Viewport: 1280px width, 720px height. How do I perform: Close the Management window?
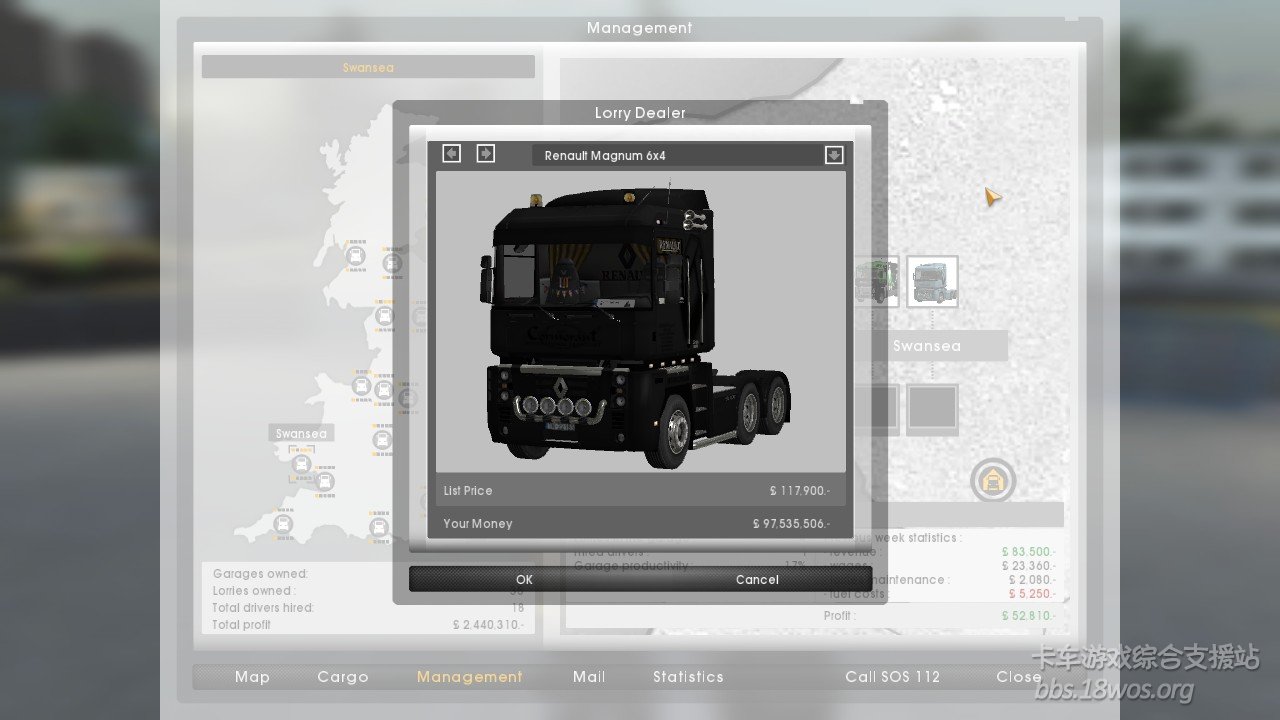[1019, 677]
